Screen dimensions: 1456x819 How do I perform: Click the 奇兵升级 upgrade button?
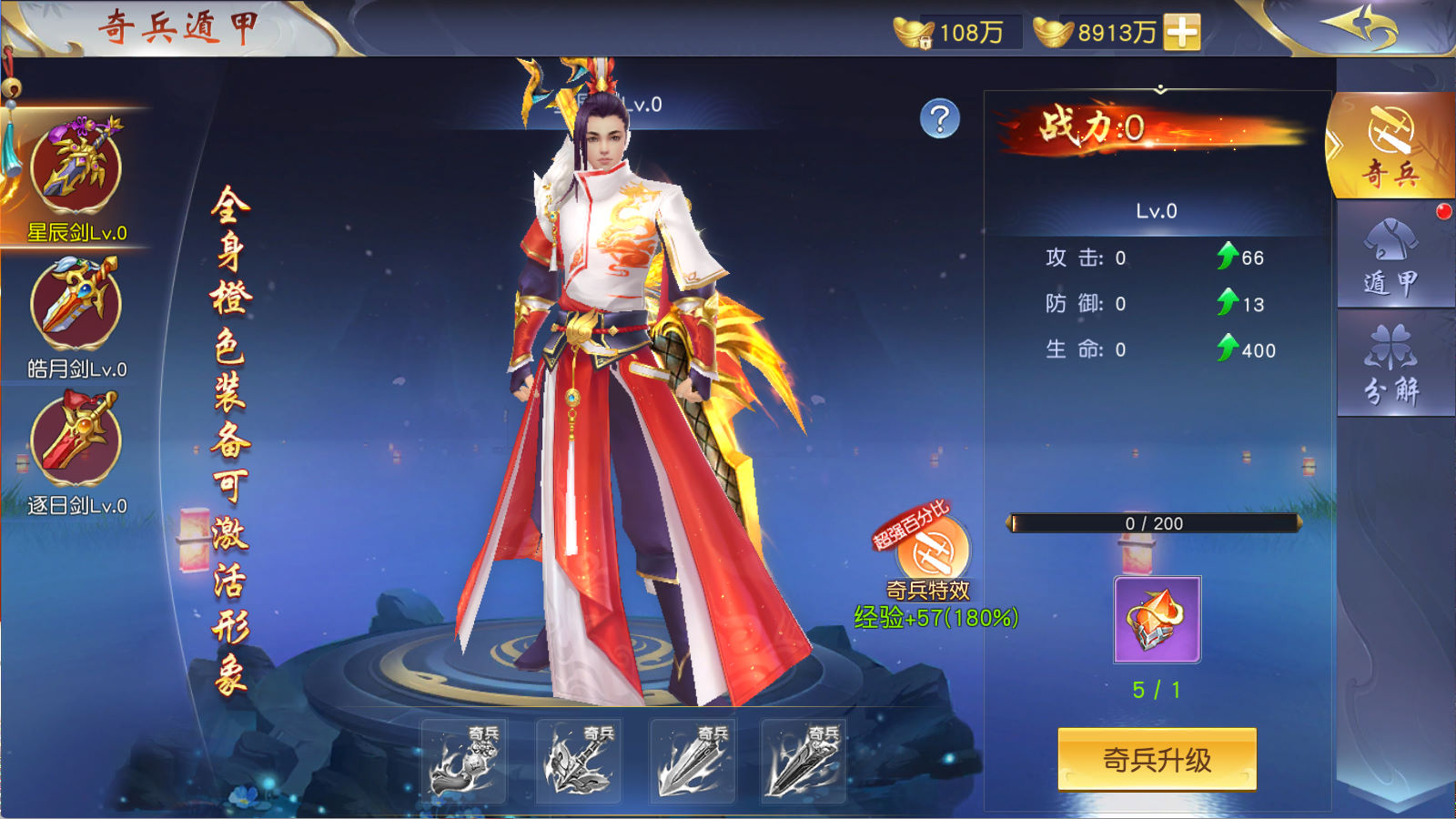pos(1157,759)
